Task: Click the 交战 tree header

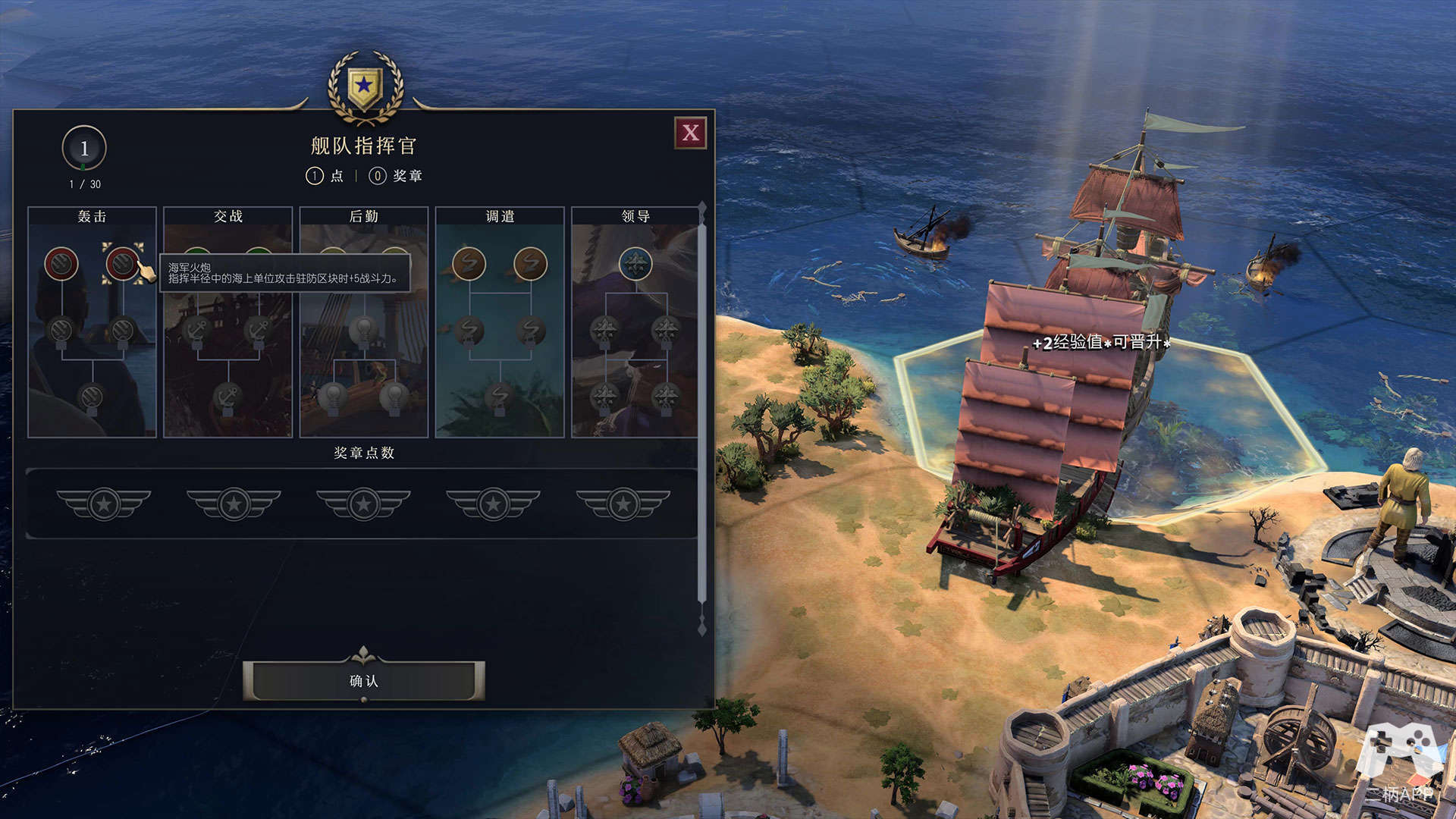Action: tap(228, 216)
